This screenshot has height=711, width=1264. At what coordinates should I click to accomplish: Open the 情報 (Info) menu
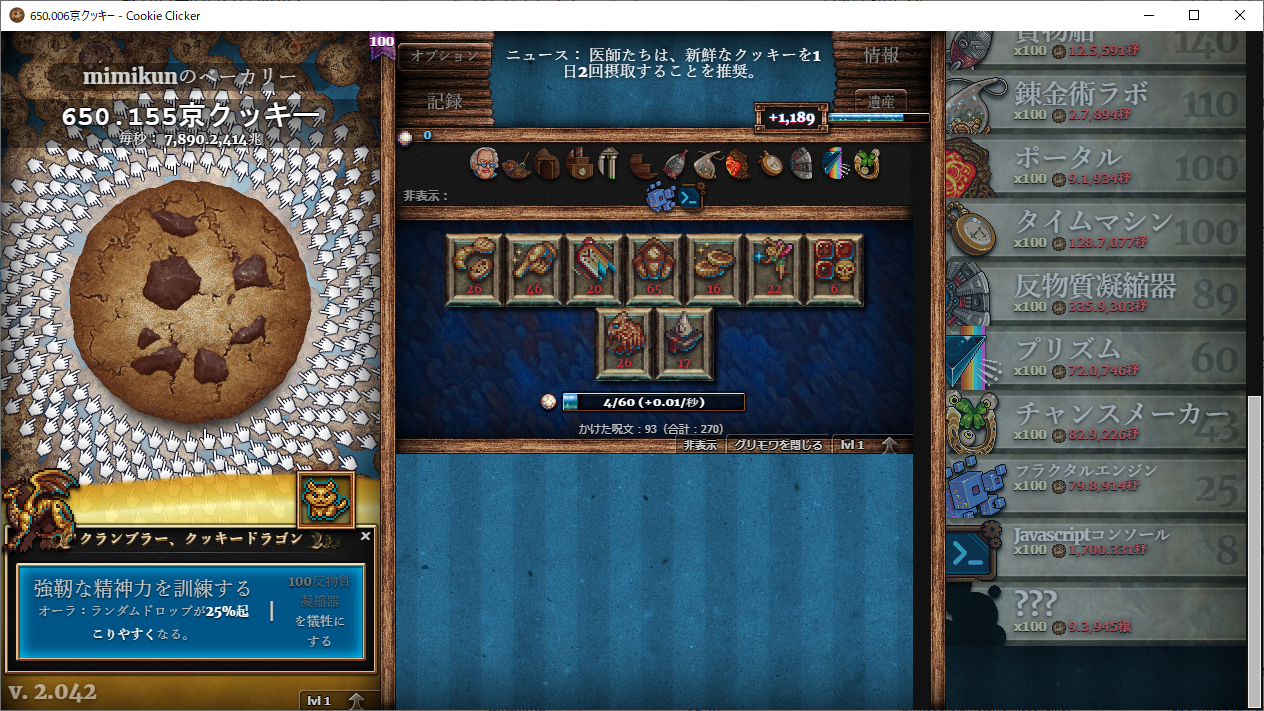tap(880, 55)
